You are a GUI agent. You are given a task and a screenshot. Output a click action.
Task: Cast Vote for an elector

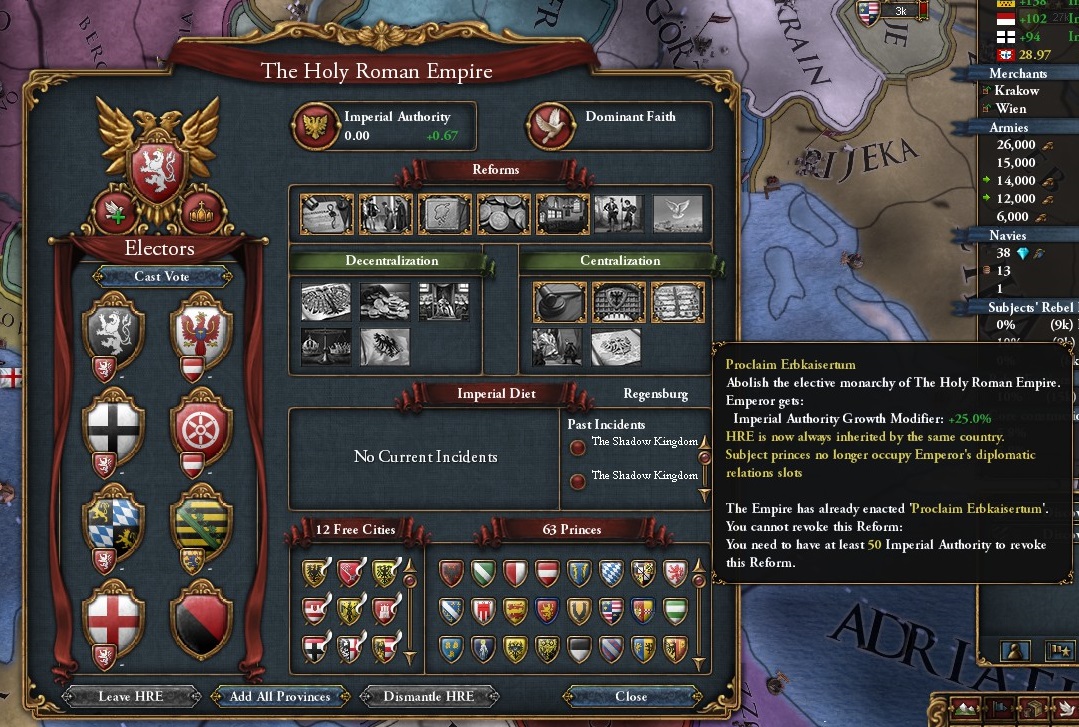(x=162, y=276)
